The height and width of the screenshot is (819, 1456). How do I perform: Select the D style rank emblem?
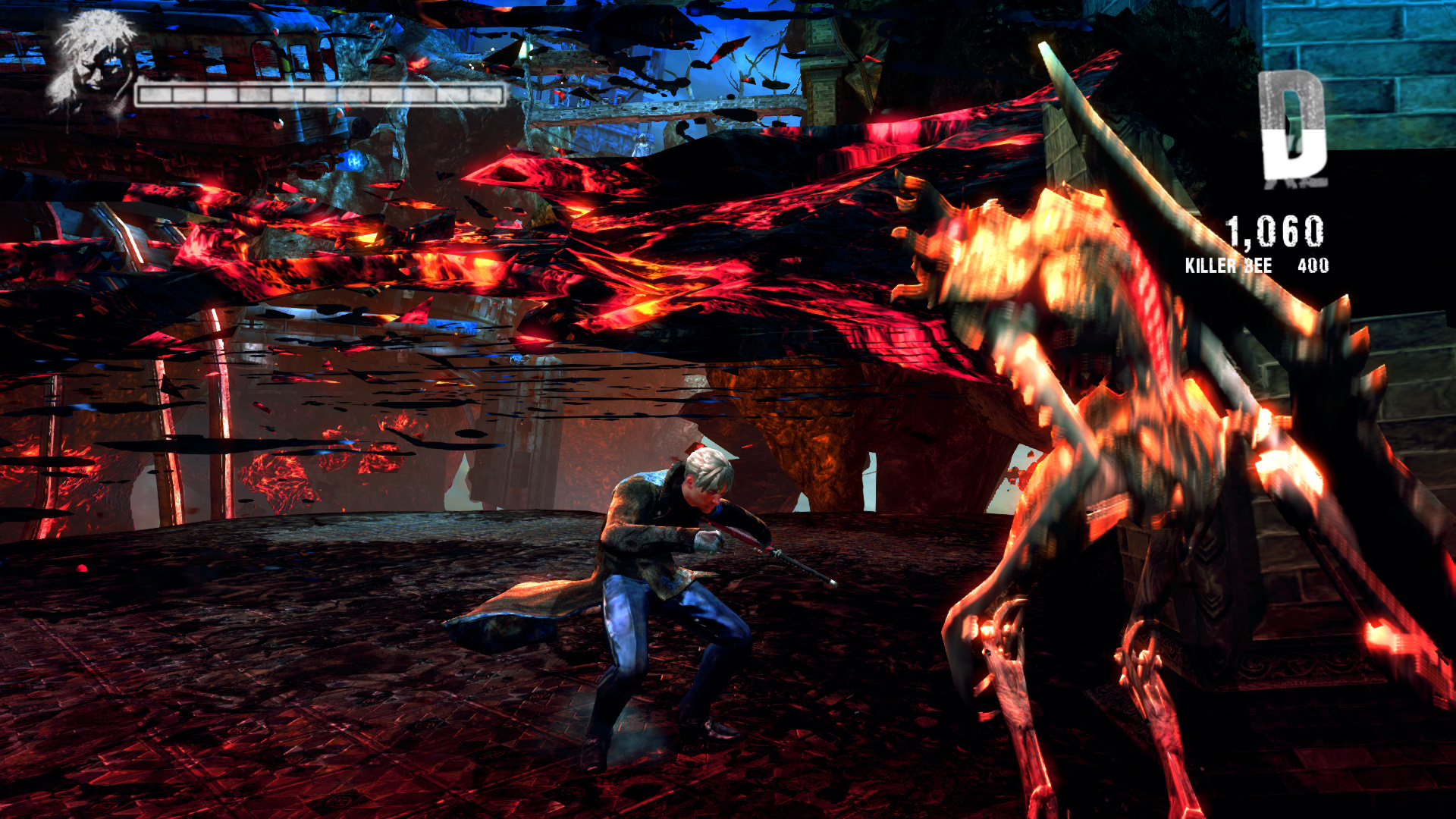tap(1293, 127)
